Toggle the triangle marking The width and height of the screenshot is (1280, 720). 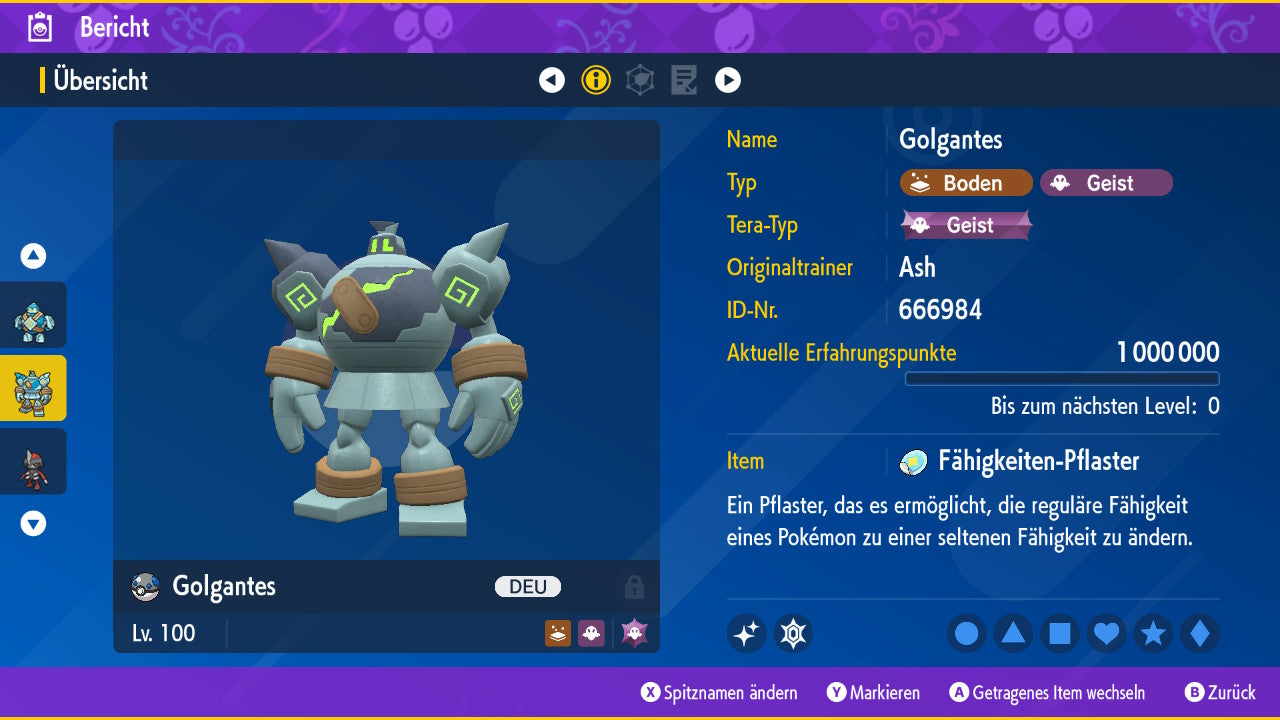tap(1013, 633)
